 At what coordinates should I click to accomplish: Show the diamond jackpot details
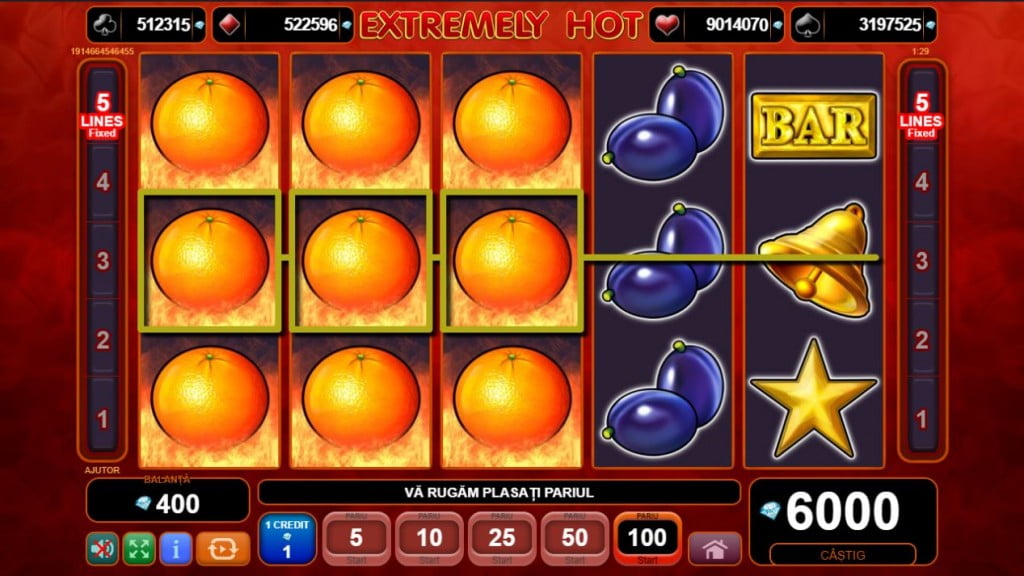(283, 24)
